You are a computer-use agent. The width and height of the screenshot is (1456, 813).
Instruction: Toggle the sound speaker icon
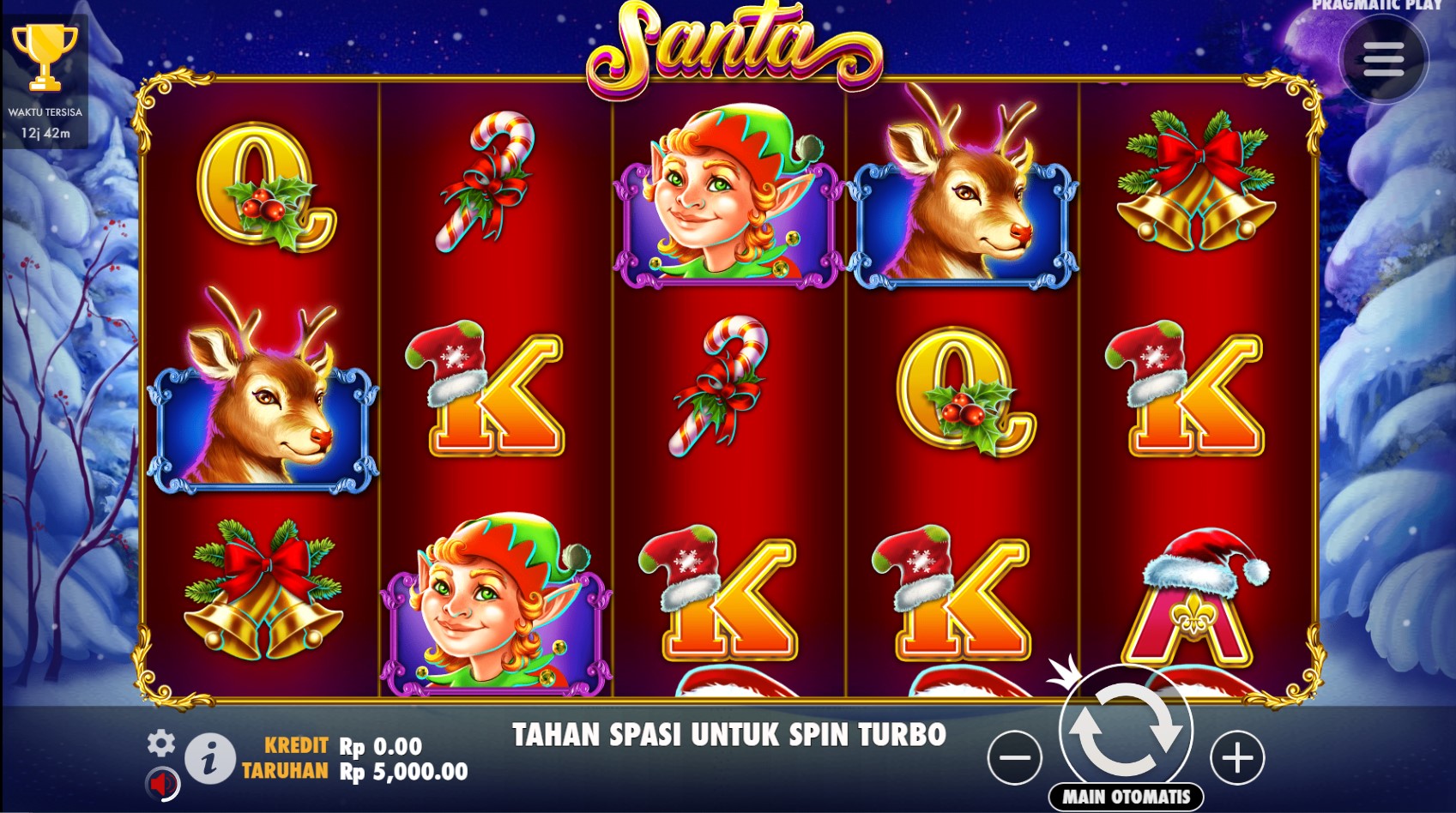tap(161, 782)
